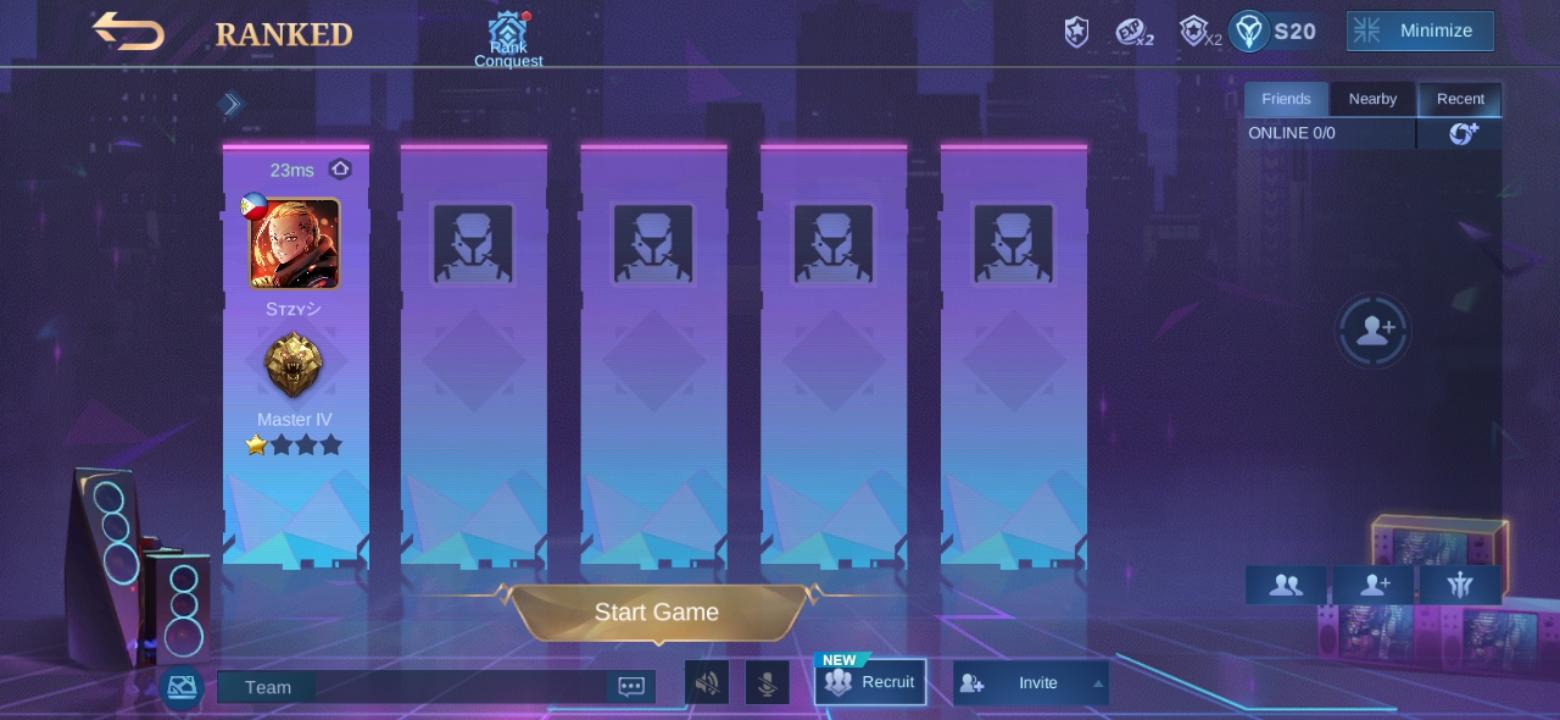Mute the game sound via speaker icon
The image size is (1560, 720).
707,684
